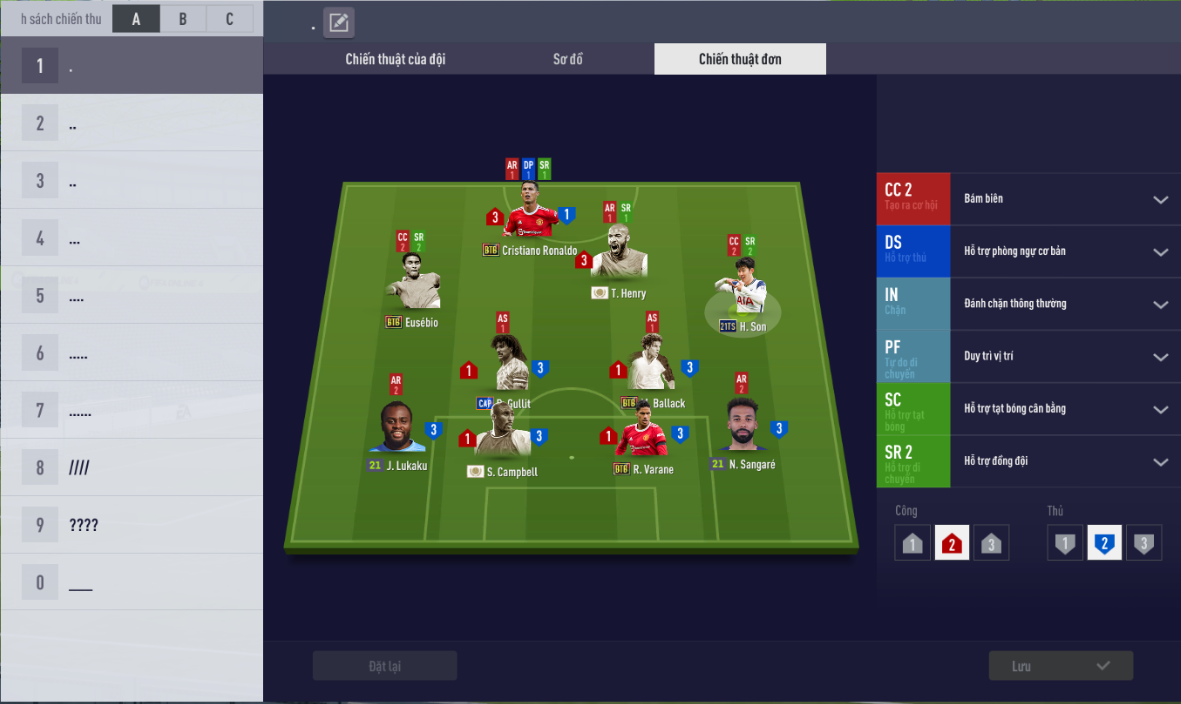This screenshot has height=704, width=1181.
Task: Switch to the Sơ đồ tab
Action: tap(568, 59)
